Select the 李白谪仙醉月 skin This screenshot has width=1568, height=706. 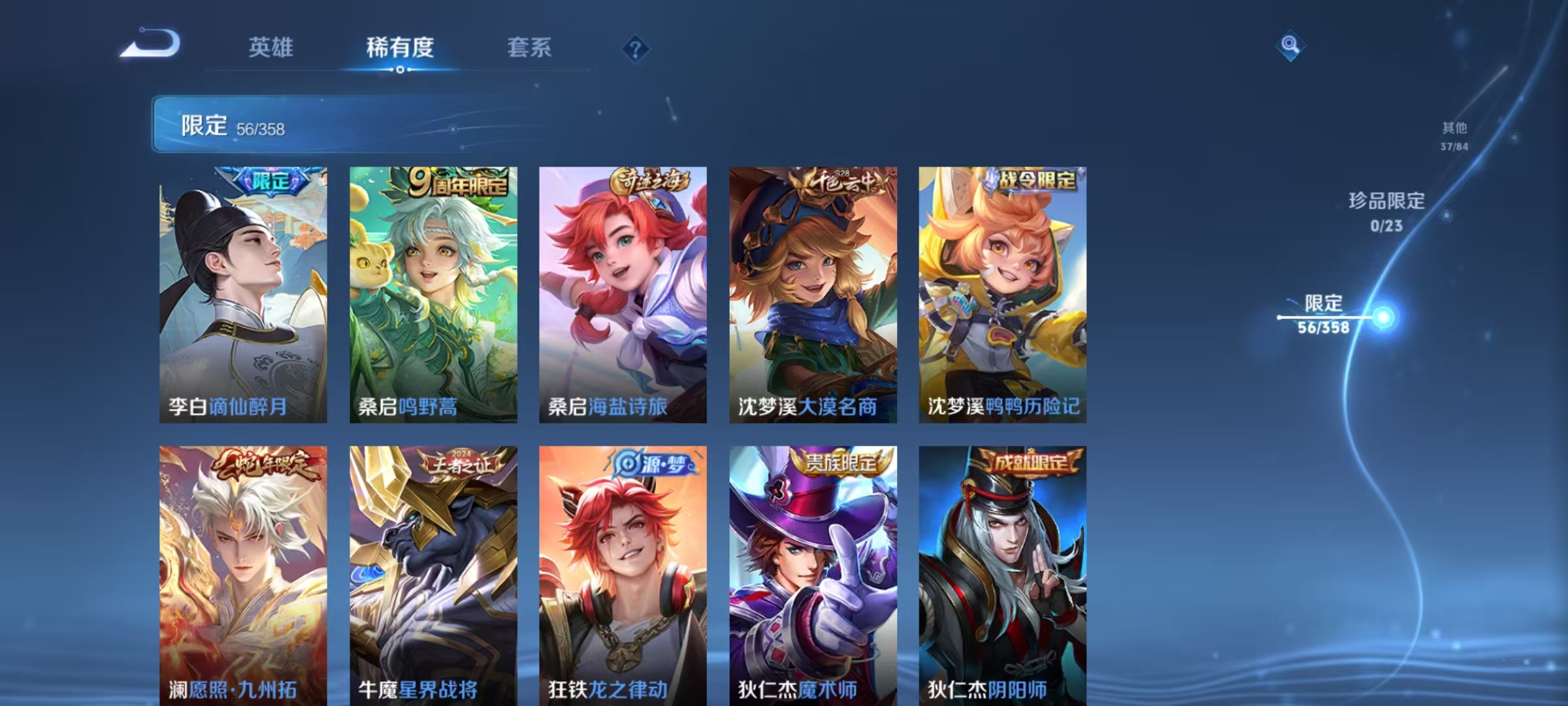242,294
